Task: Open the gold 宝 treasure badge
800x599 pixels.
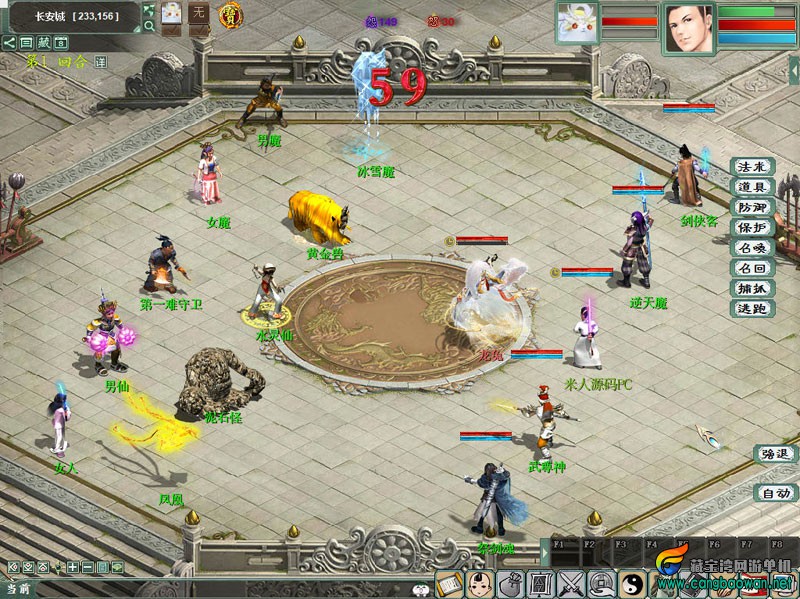Action: [231, 16]
